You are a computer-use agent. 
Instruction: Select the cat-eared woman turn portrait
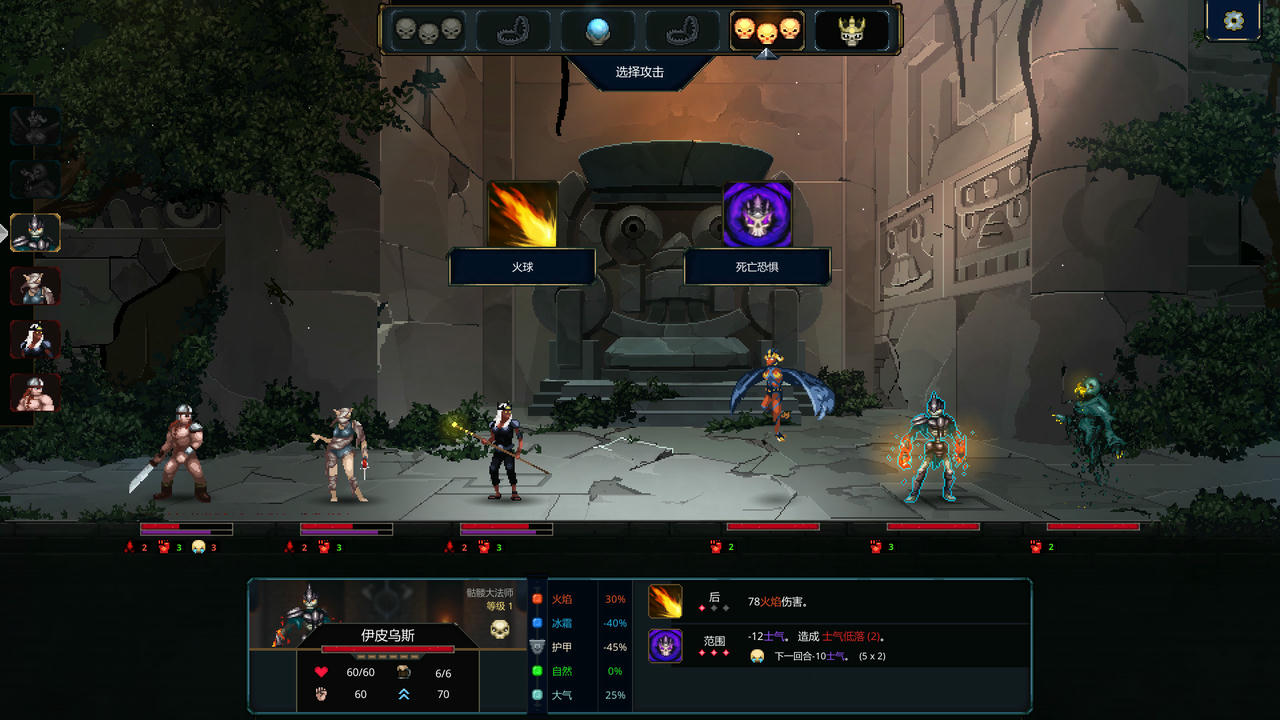pos(35,287)
